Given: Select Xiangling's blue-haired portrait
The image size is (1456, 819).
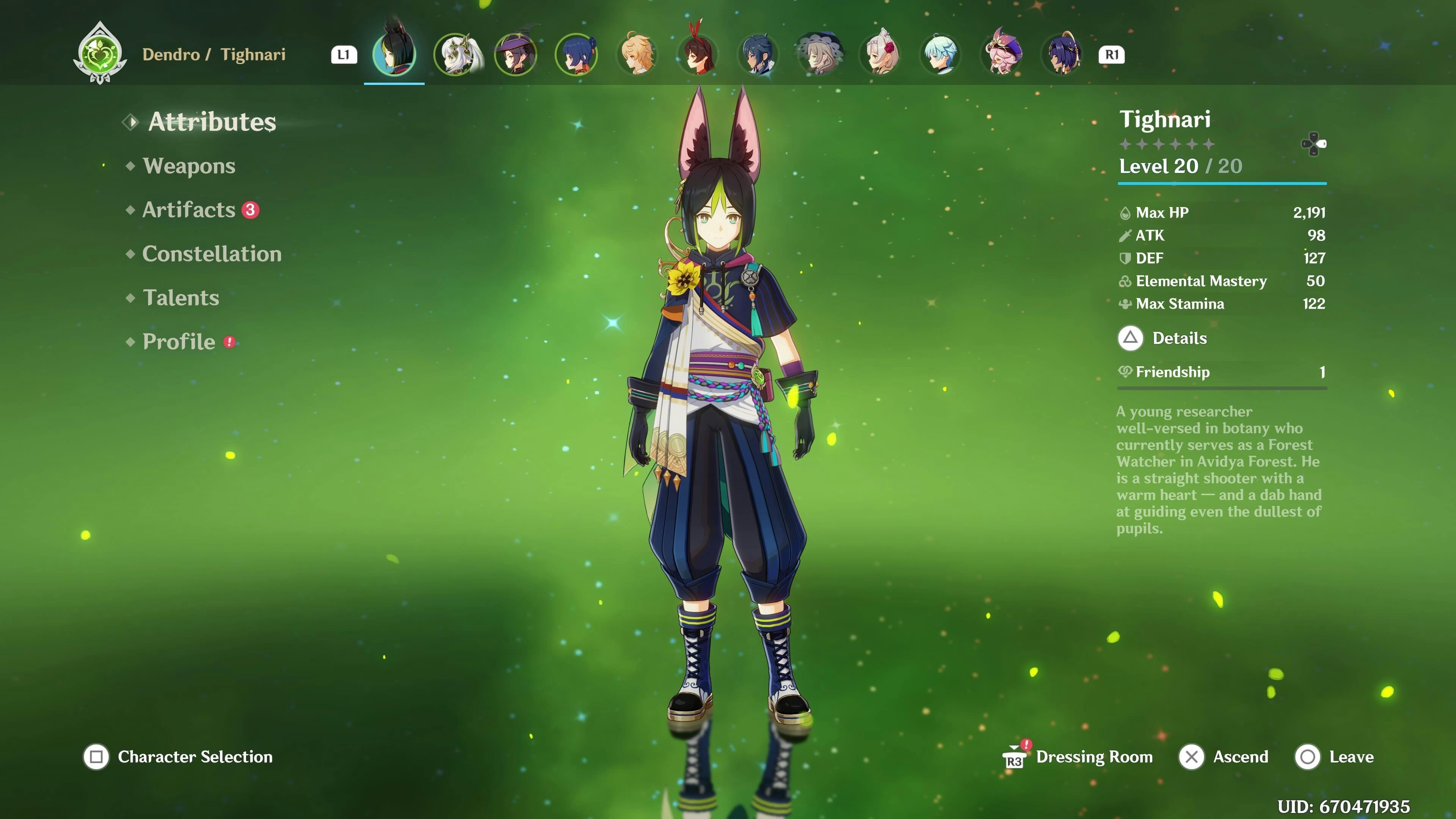Looking at the screenshot, I should (576, 54).
